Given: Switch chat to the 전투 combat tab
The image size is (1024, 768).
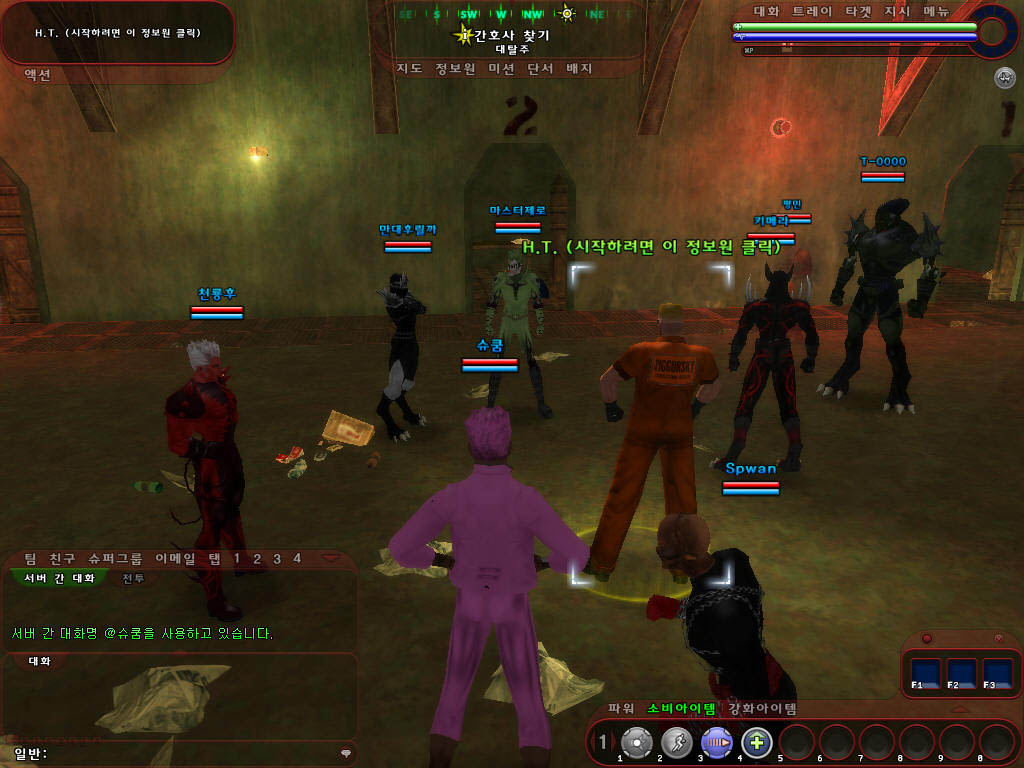Looking at the screenshot, I should tap(133, 578).
